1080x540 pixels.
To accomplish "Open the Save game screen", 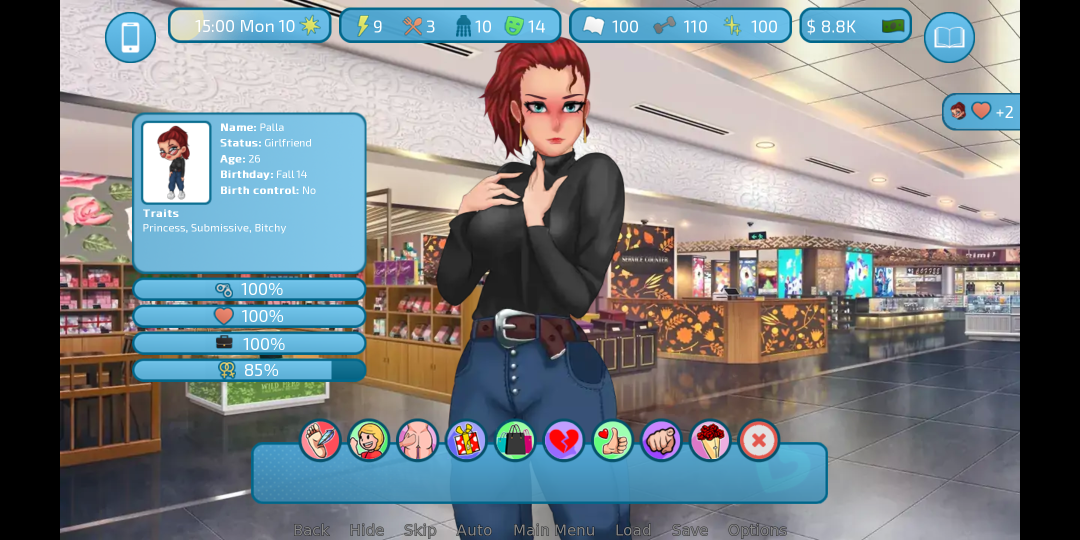I will point(690,530).
